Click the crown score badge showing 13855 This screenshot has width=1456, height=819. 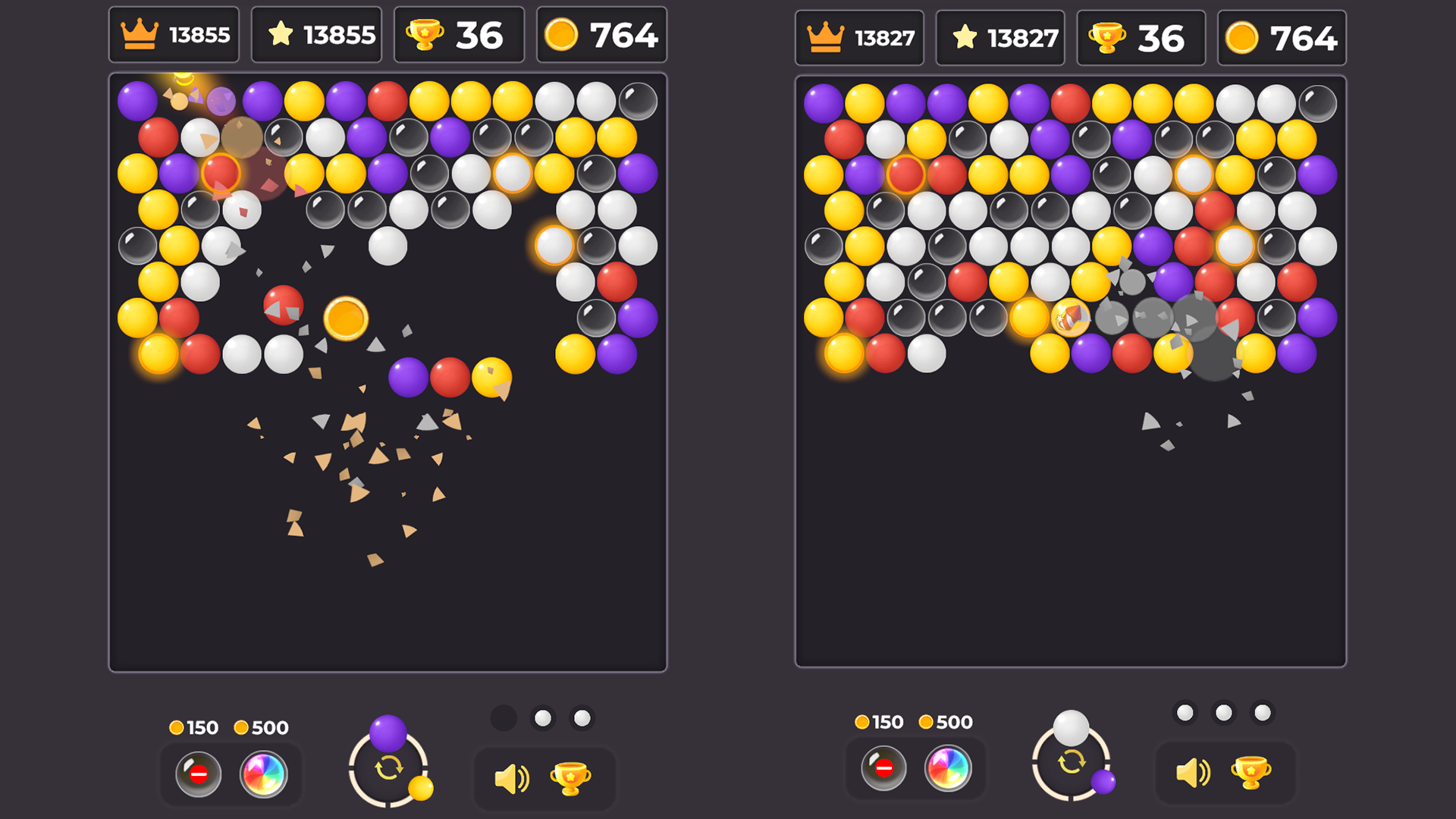point(174,33)
